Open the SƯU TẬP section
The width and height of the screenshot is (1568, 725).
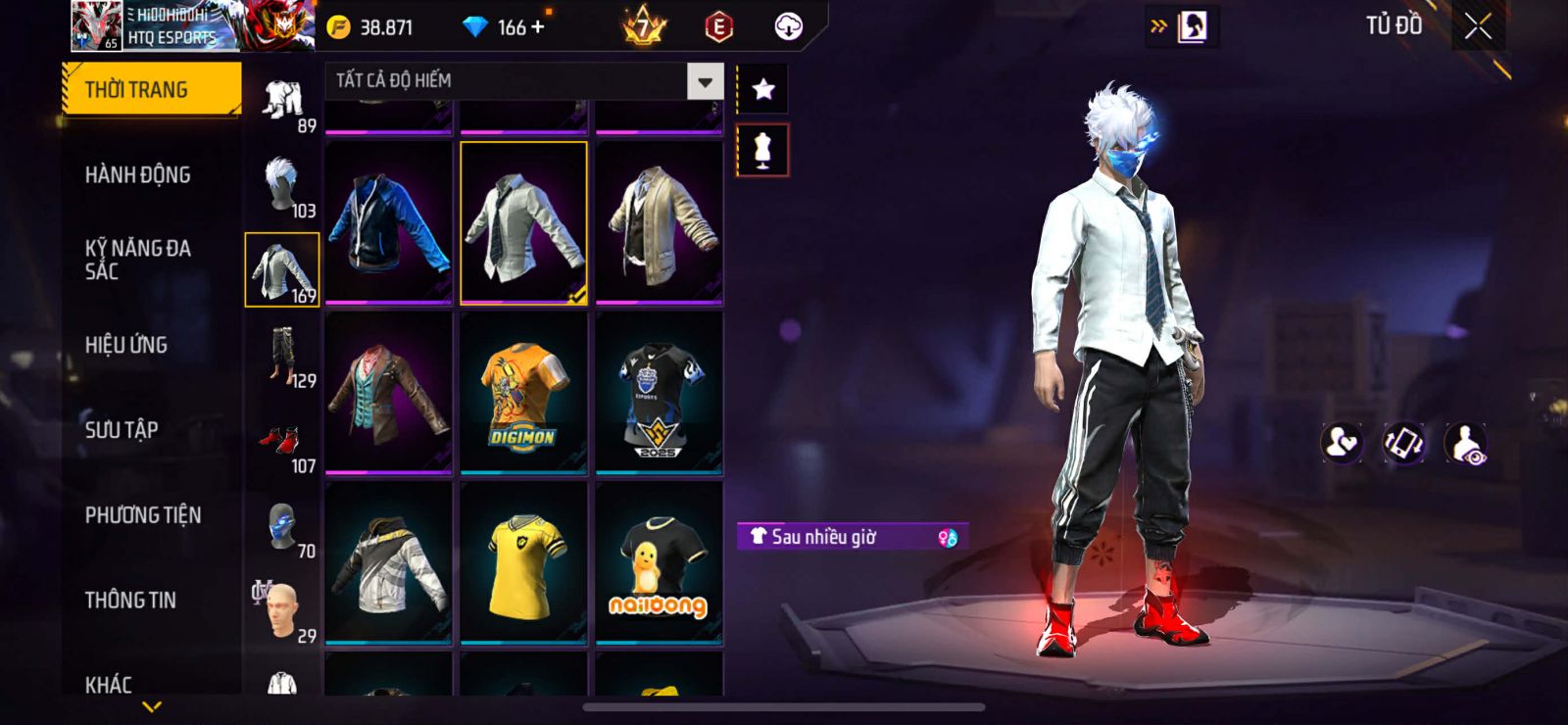(122, 430)
